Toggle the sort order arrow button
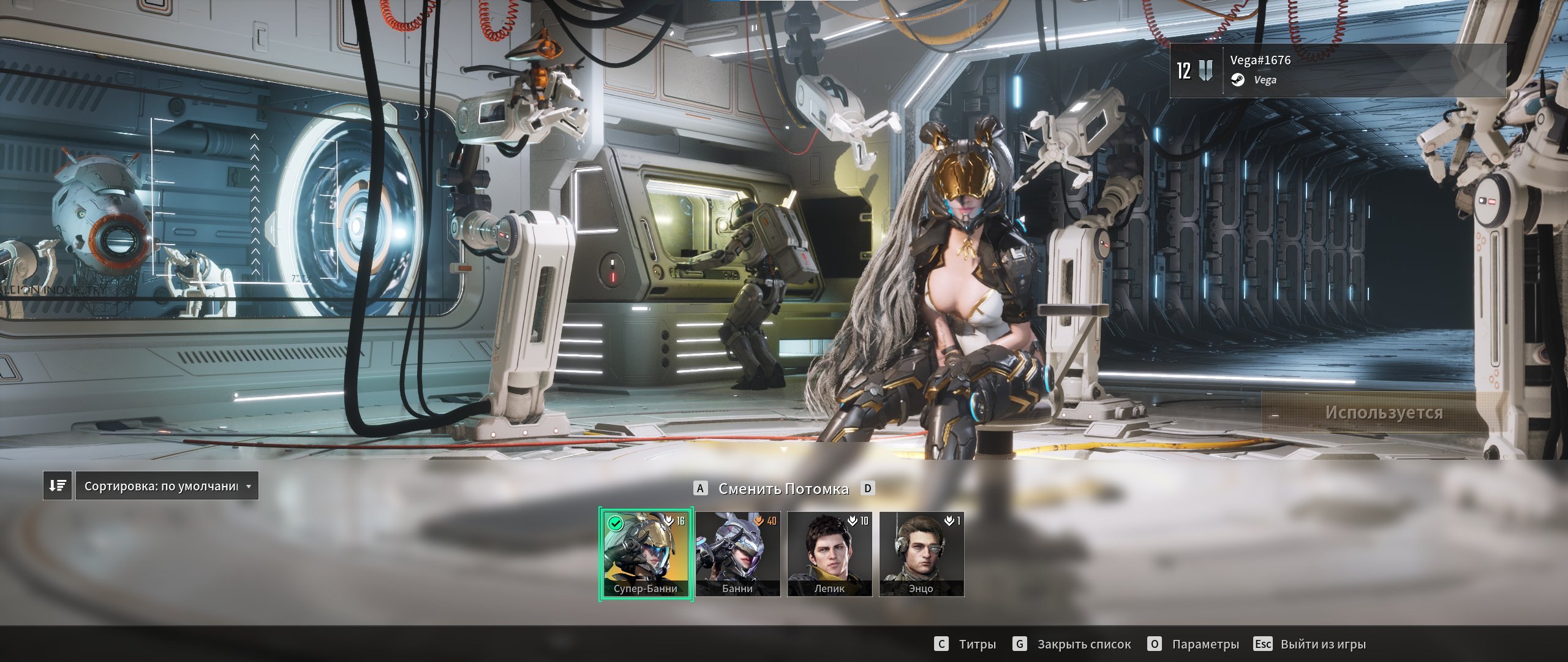1568x662 pixels. 58,486
